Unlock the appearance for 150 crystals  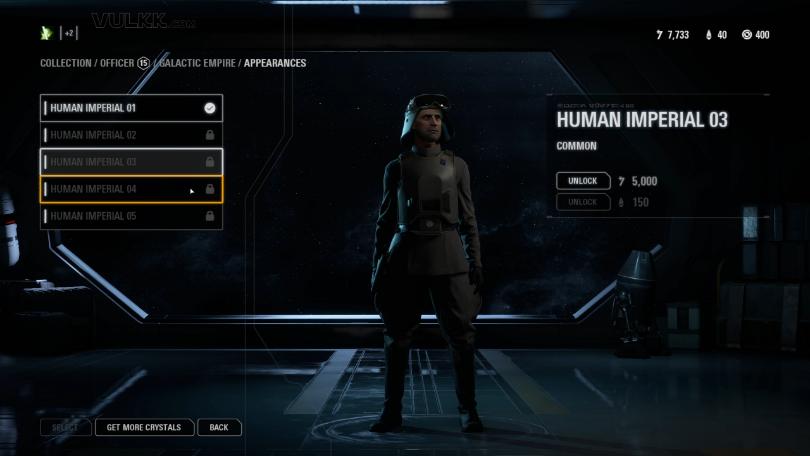tap(583, 202)
